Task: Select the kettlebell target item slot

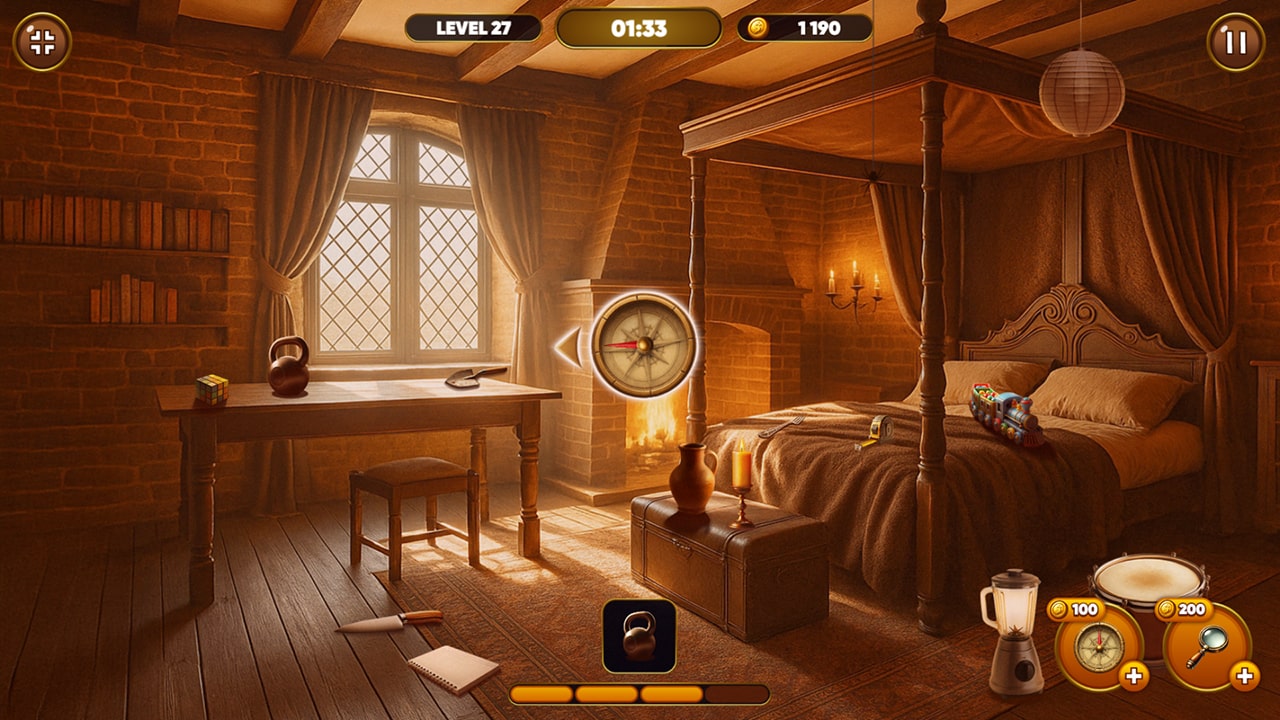Action: click(x=639, y=636)
